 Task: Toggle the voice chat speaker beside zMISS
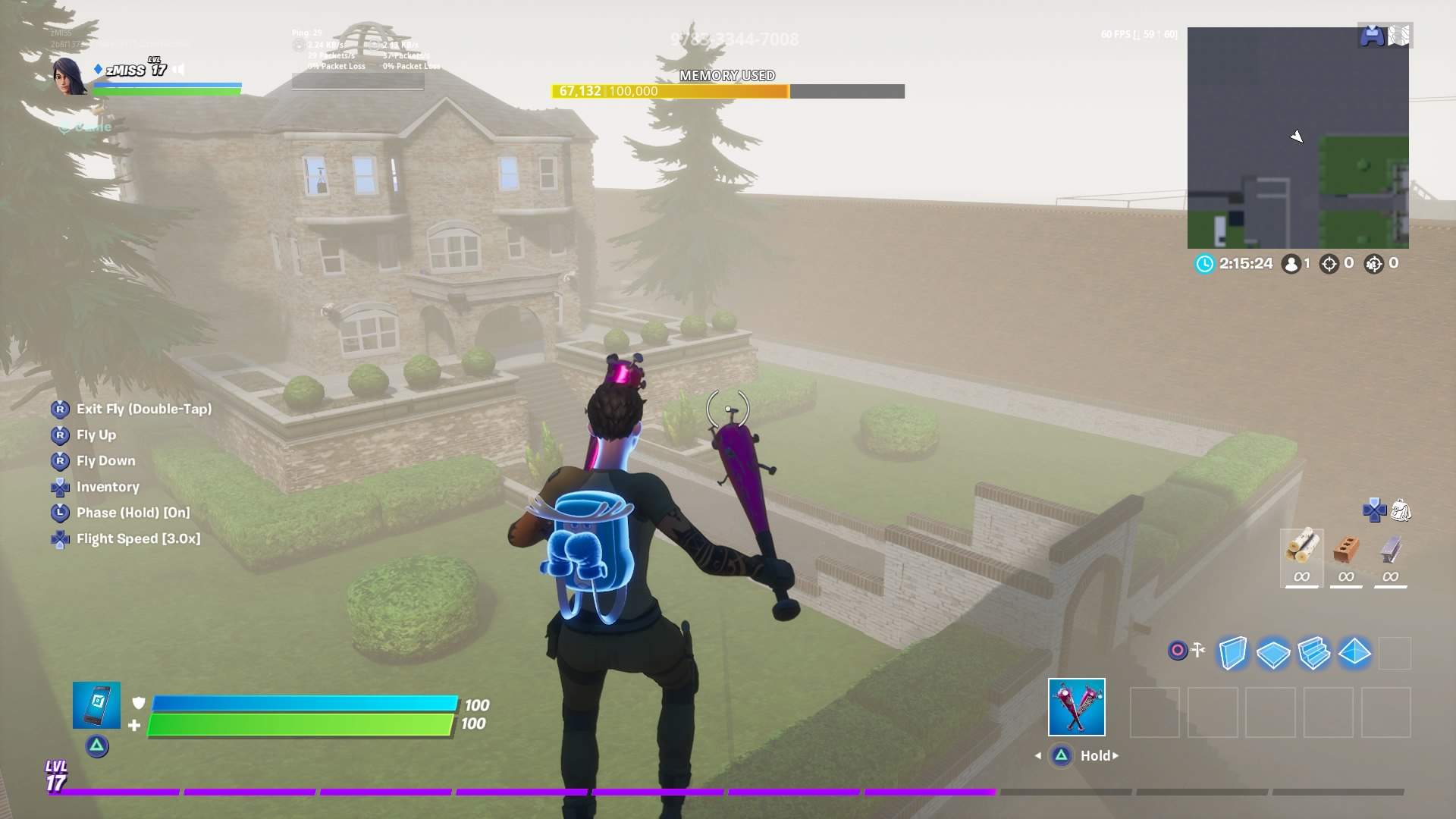pyautogui.click(x=177, y=69)
